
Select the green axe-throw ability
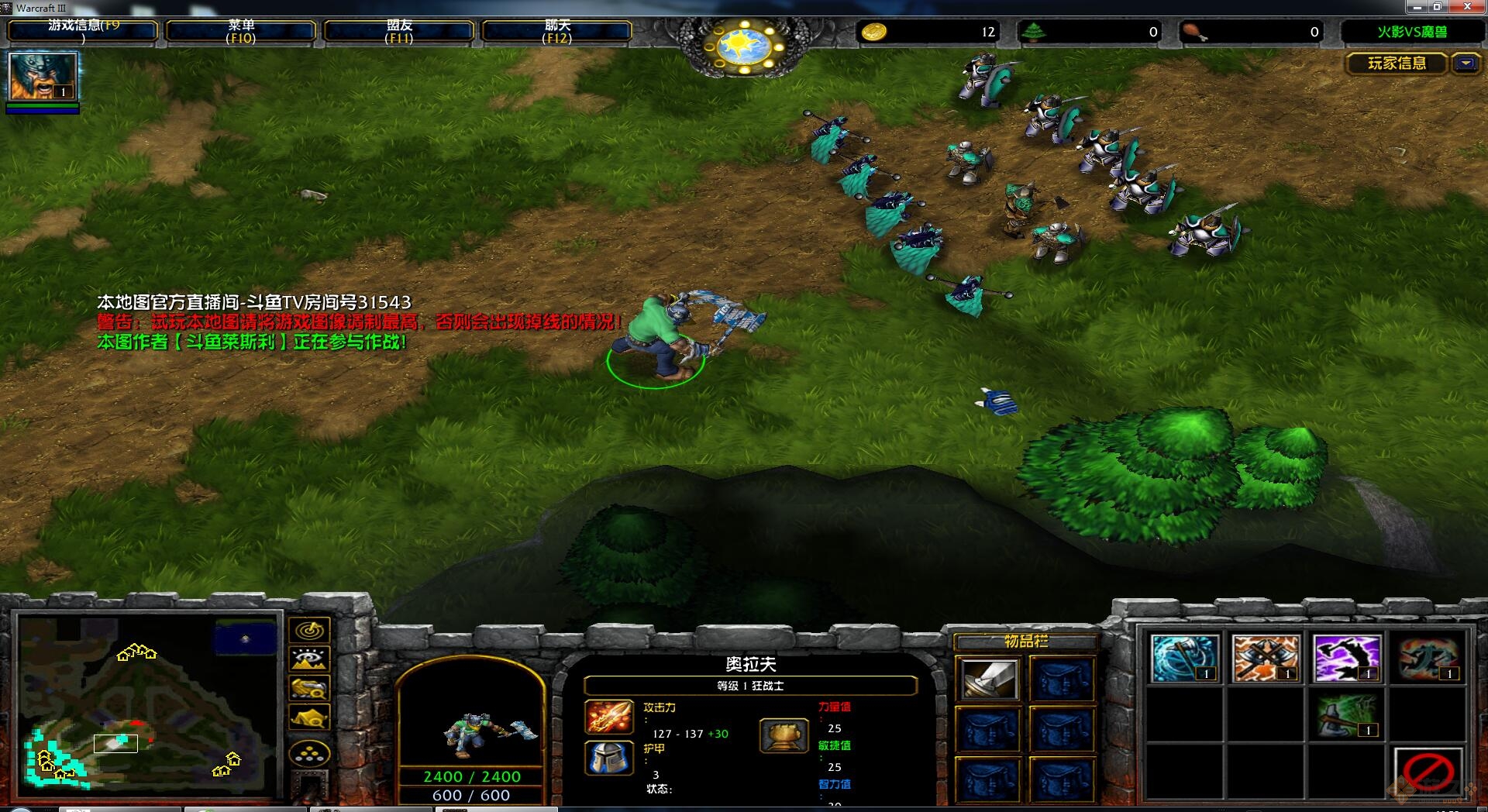1347,714
